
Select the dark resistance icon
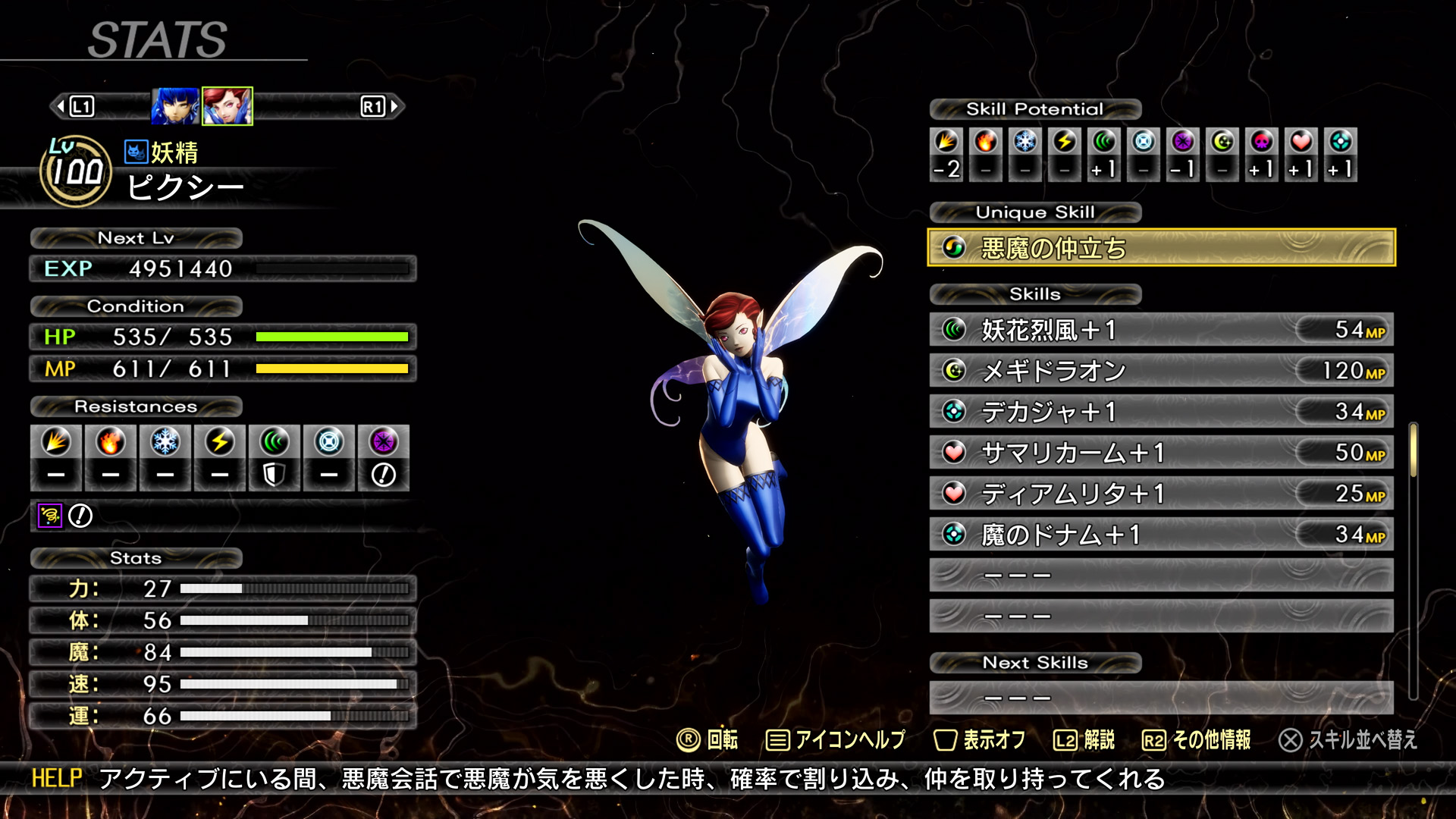point(384,442)
